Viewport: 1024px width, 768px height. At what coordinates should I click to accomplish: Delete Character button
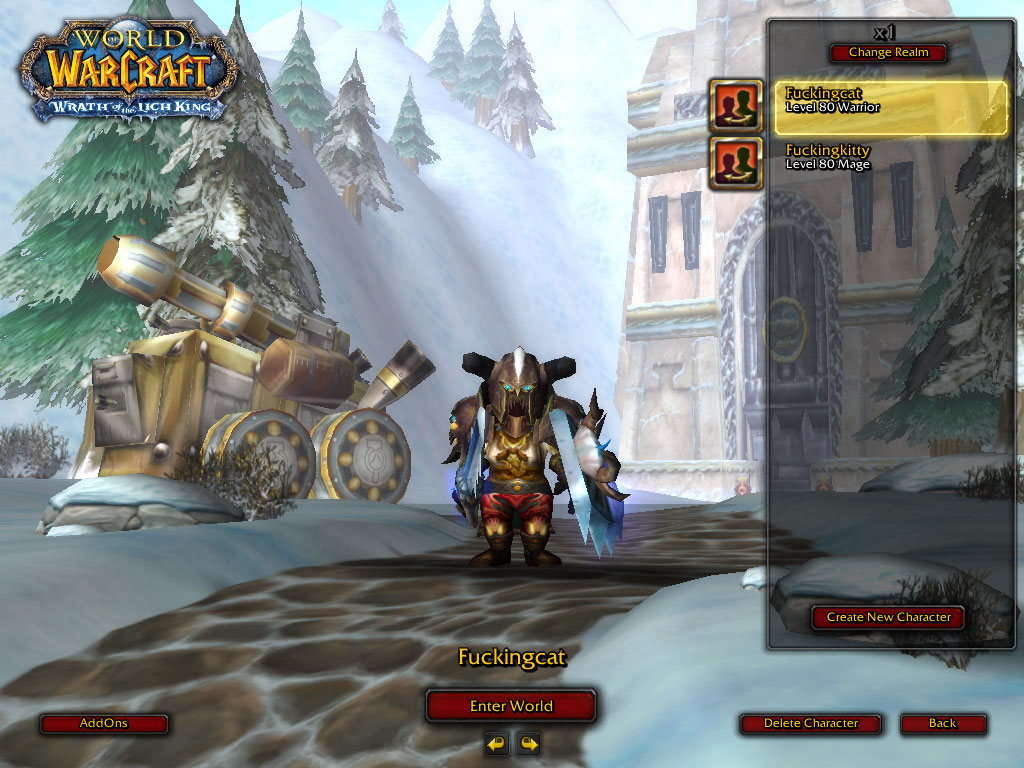point(811,723)
